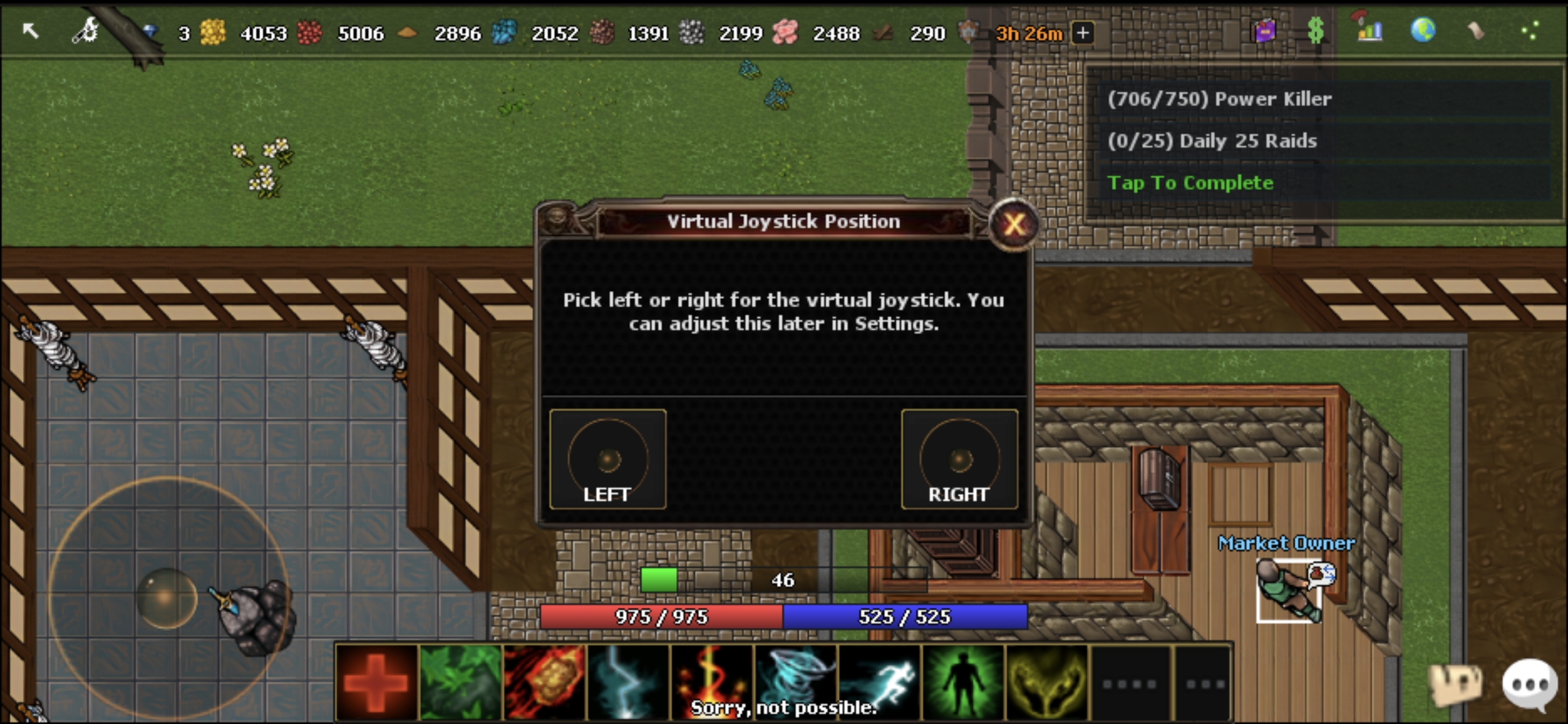Close the Virtual Joystick Position dialog
The width and height of the screenshot is (1568, 724).
[x=1013, y=225]
